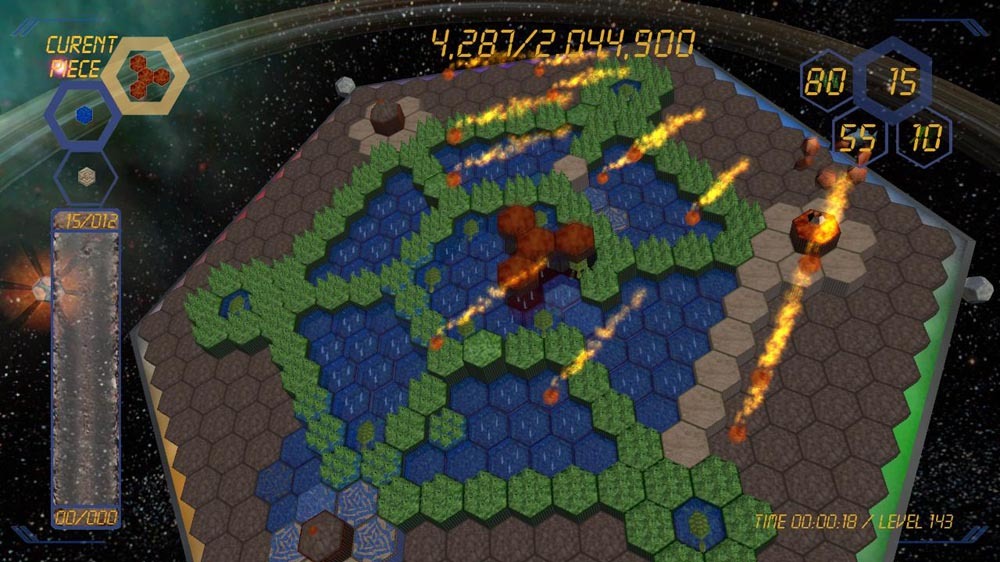The image size is (1000, 562).
Task: Select the current lava piece hexagon
Action: click(x=145, y=72)
